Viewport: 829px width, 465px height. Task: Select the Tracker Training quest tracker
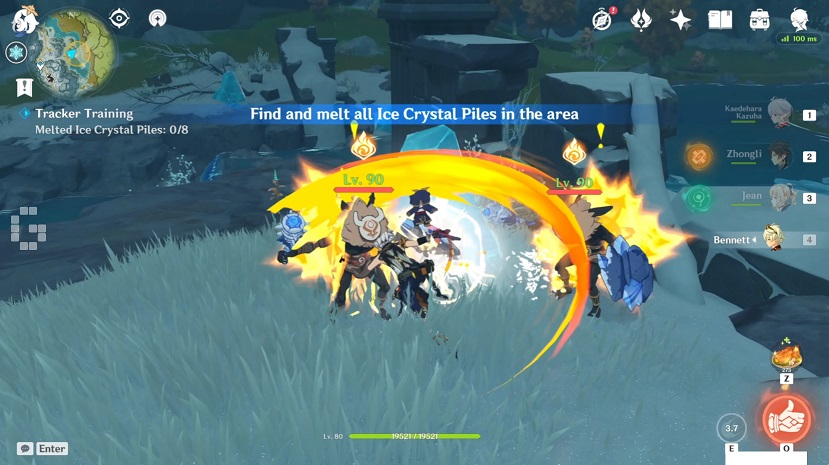coord(84,114)
